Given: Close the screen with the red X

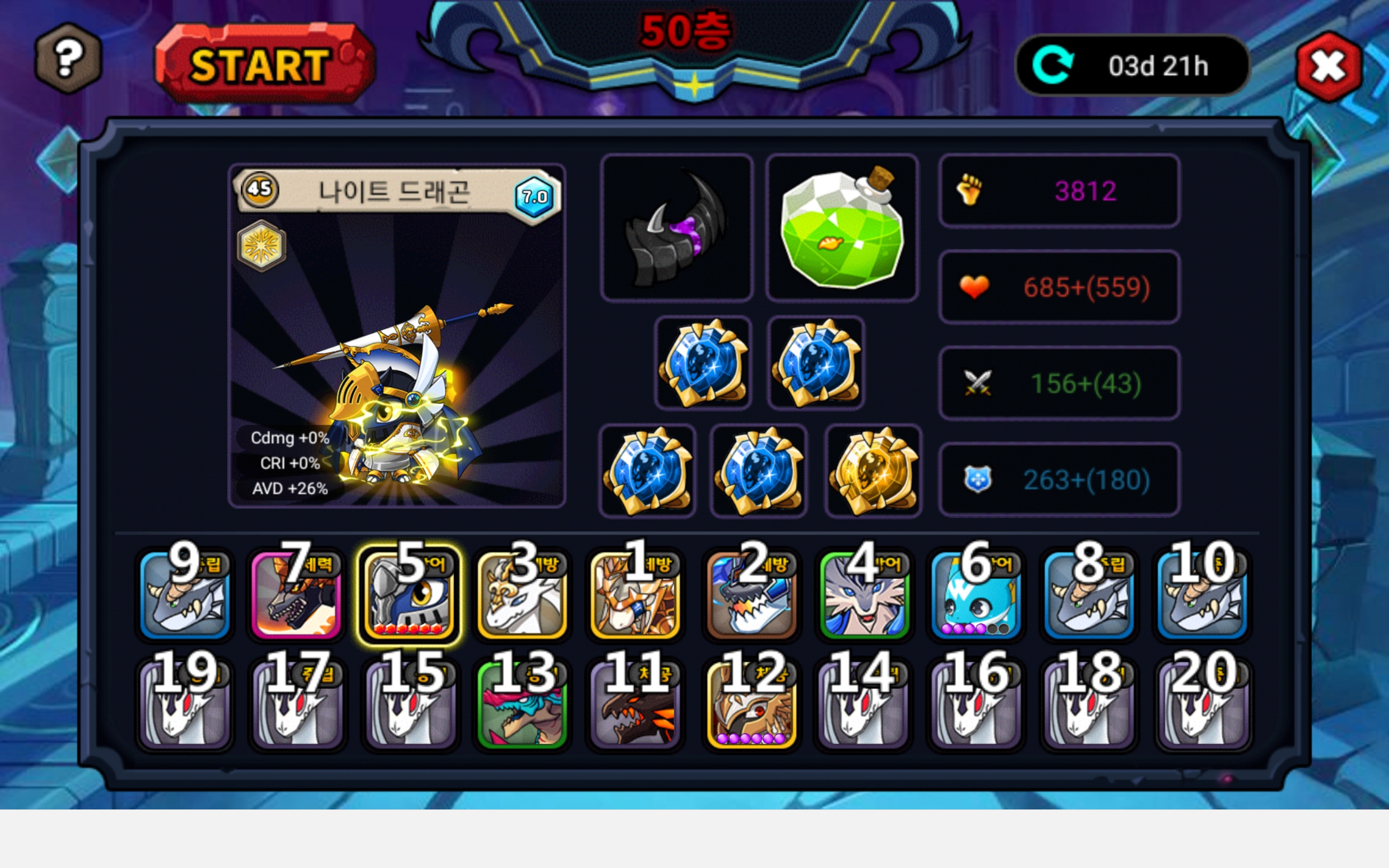Looking at the screenshot, I should coord(1328,67).
